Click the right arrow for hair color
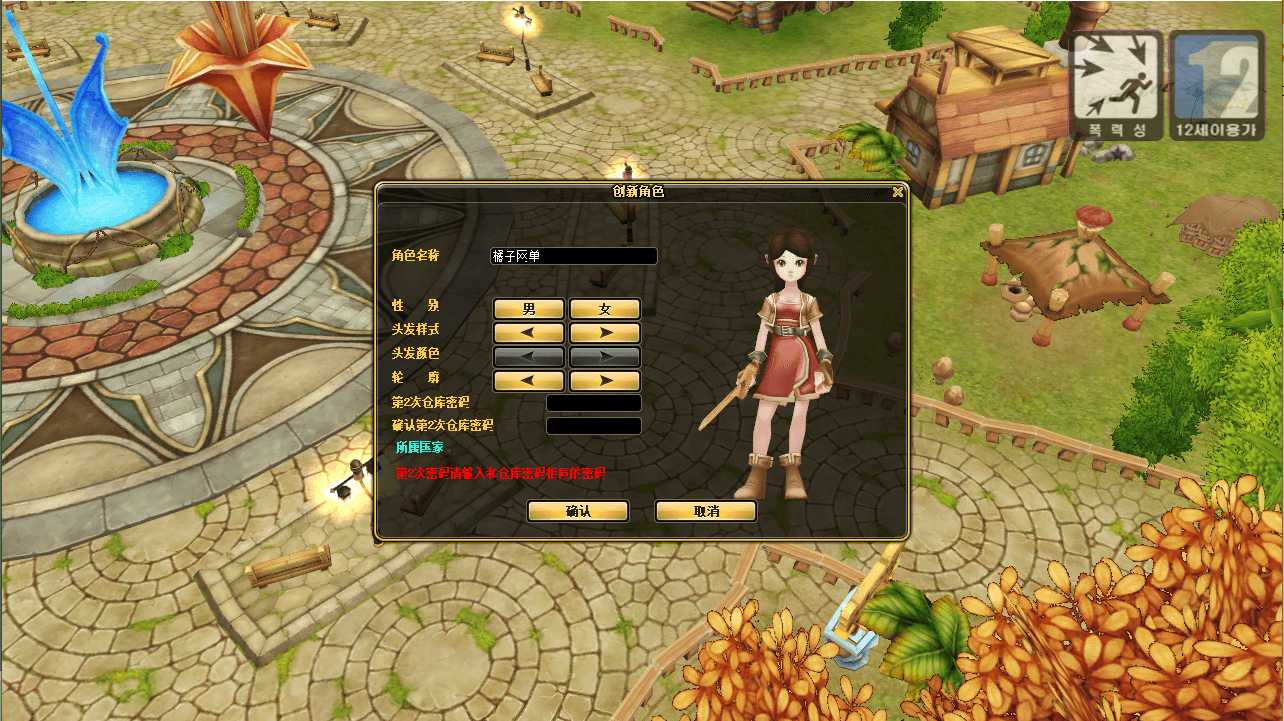1284x721 pixels. tap(603, 356)
